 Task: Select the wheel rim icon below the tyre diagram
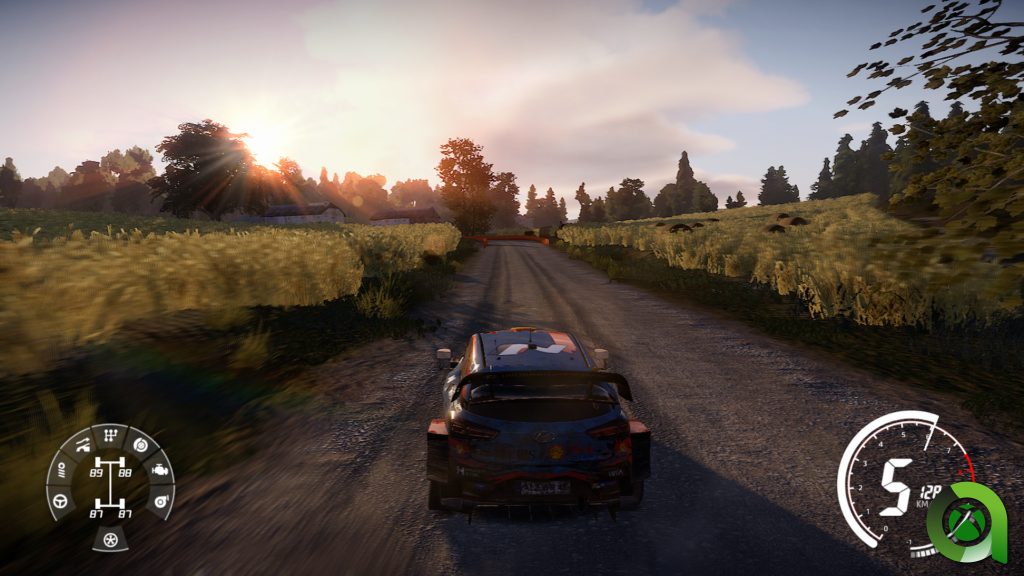pos(110,540)
